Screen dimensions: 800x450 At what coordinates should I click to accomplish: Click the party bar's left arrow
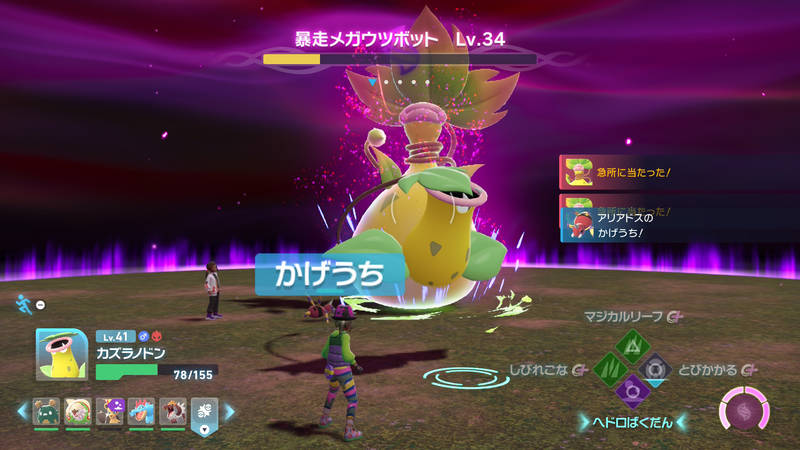pos(22,411)
